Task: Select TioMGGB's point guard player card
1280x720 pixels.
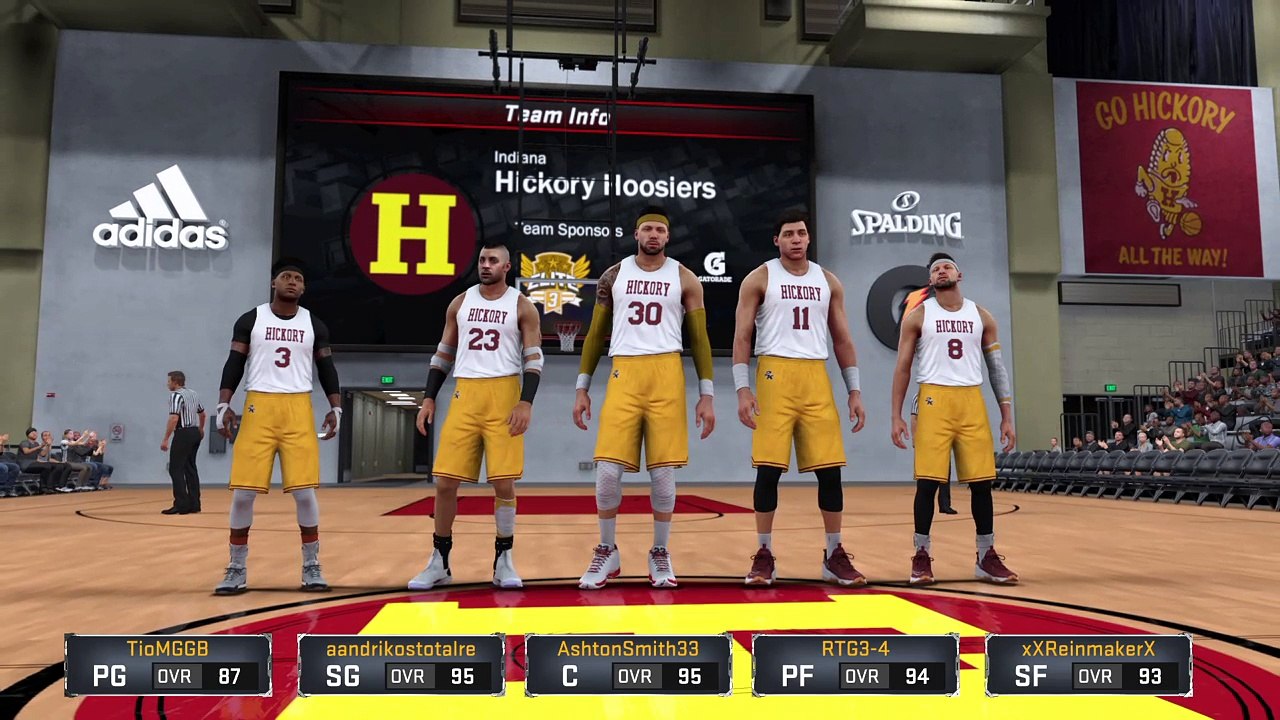Action: (x=168, y=664)
